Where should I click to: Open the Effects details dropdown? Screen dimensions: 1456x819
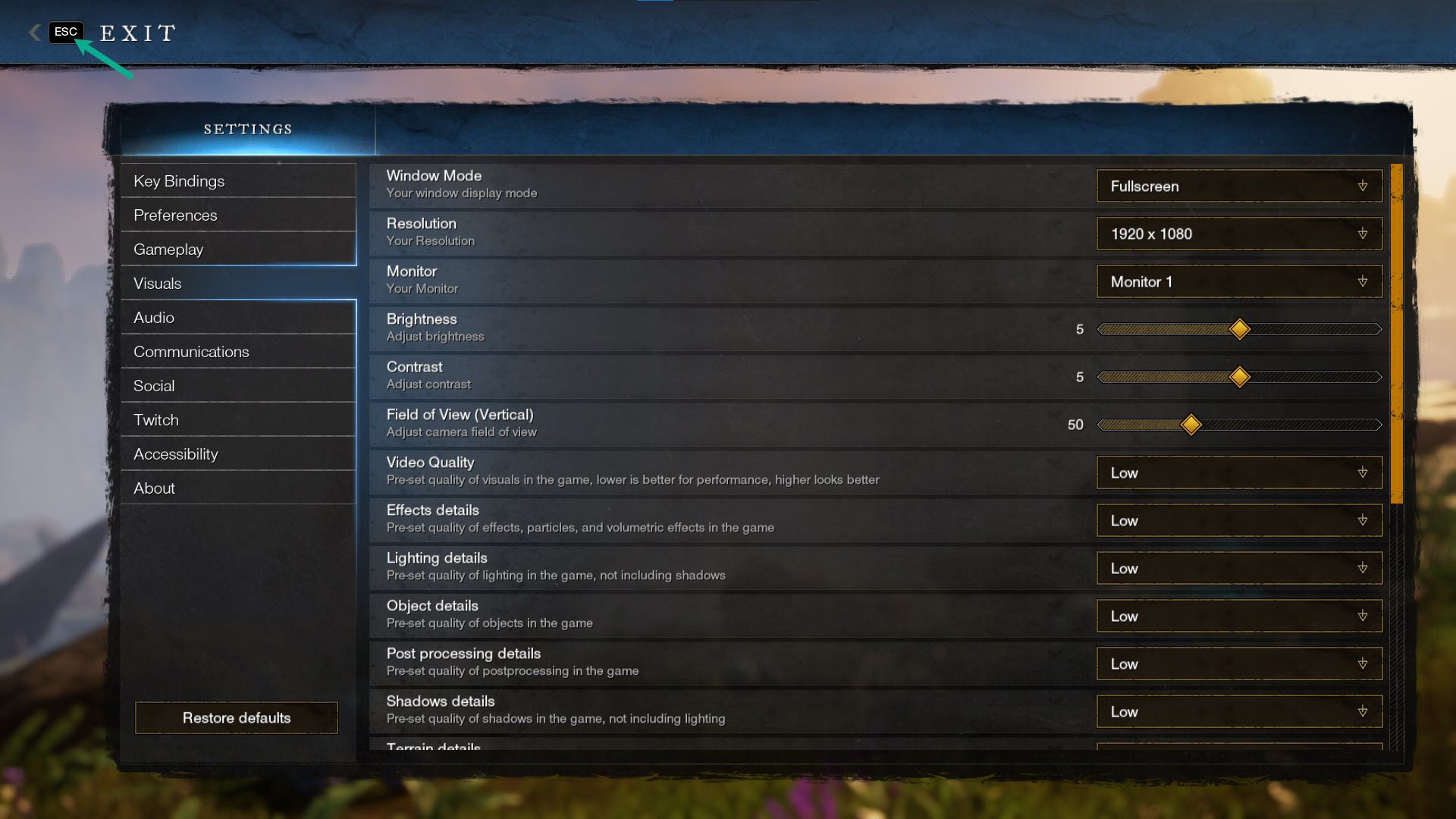click(1238, 520)
